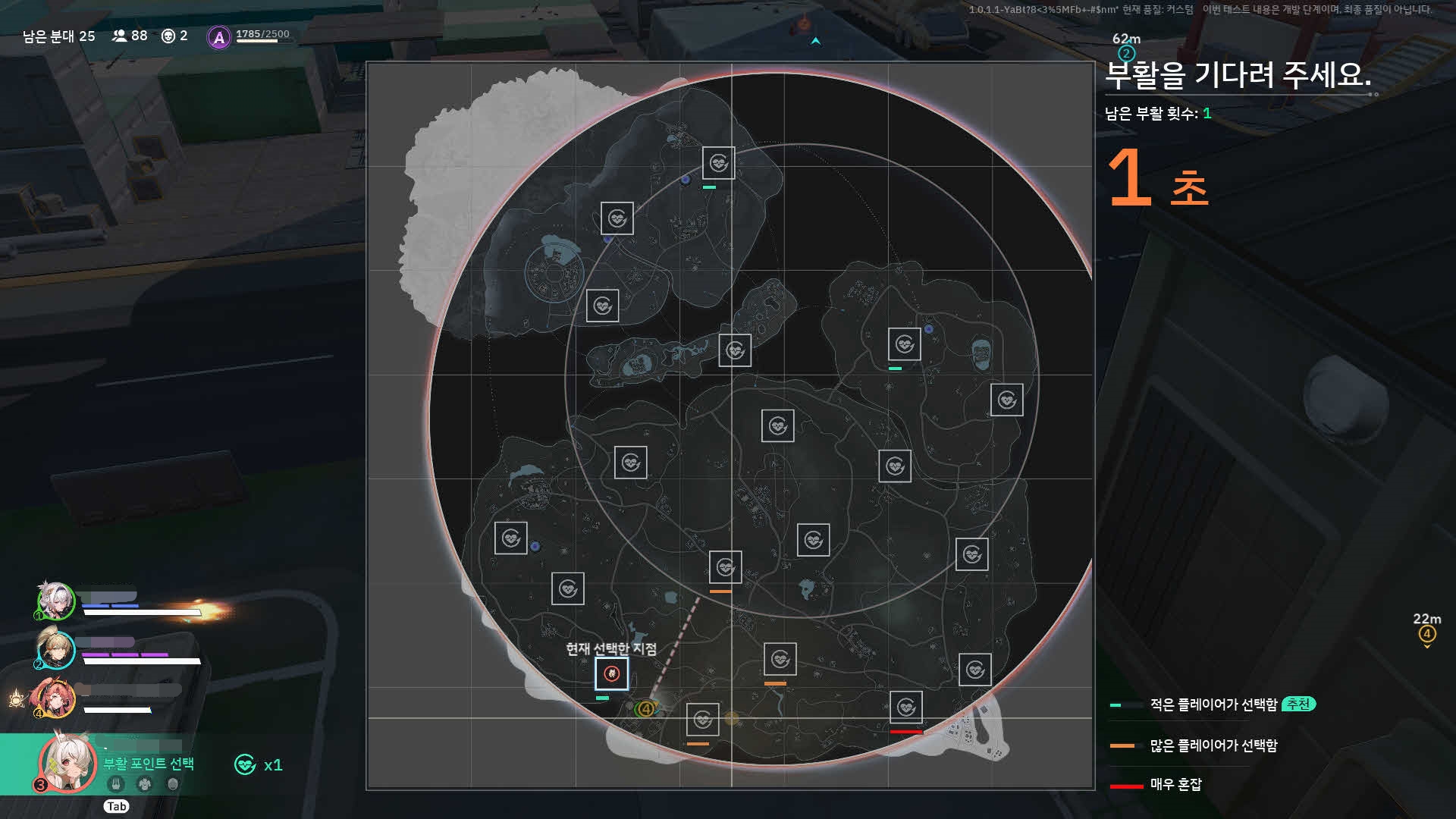
Task: Click your own character portrait numbered 3
Action: click(67, 763)
